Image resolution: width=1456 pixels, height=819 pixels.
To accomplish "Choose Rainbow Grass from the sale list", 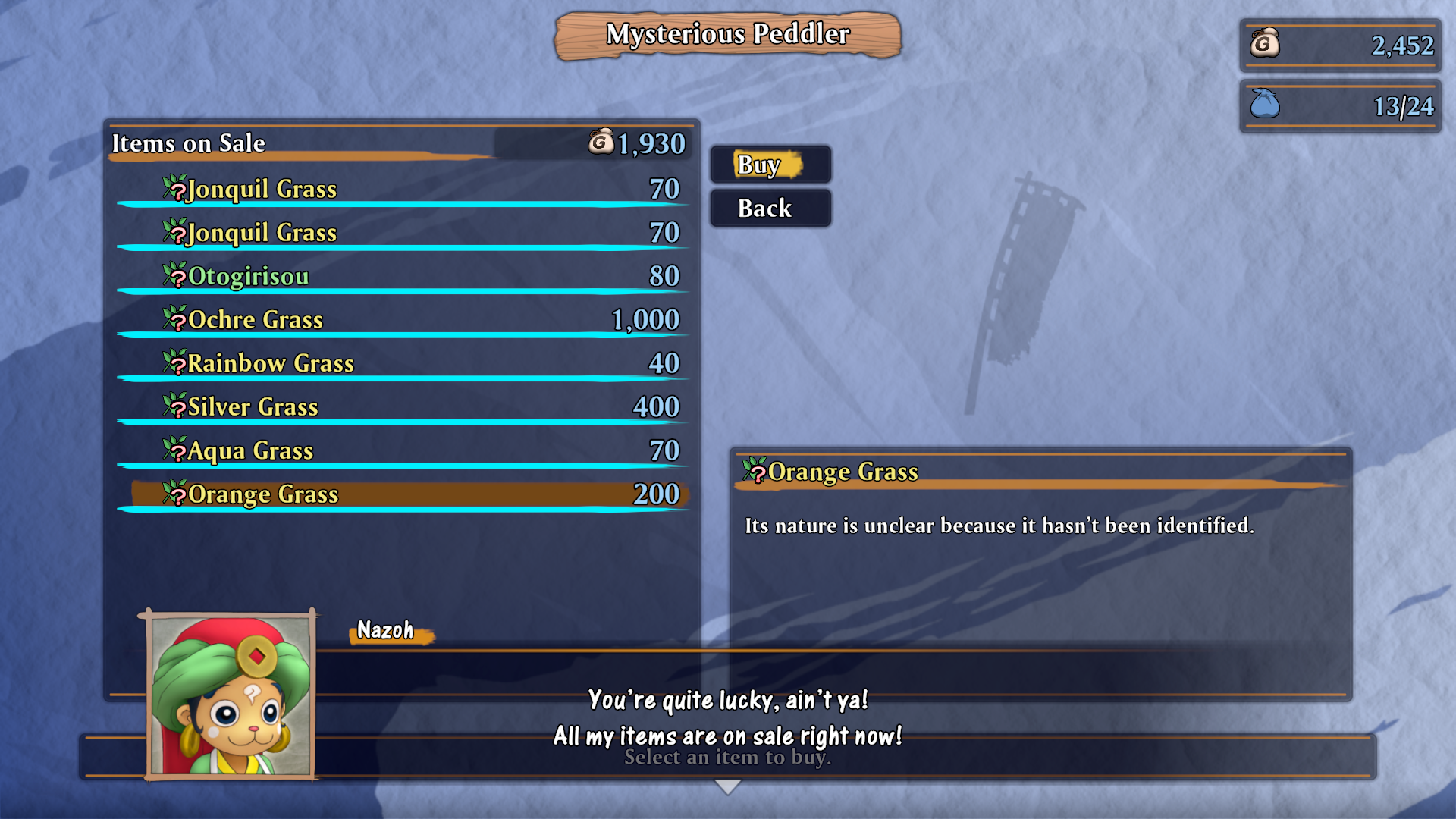I will [402, 363].
